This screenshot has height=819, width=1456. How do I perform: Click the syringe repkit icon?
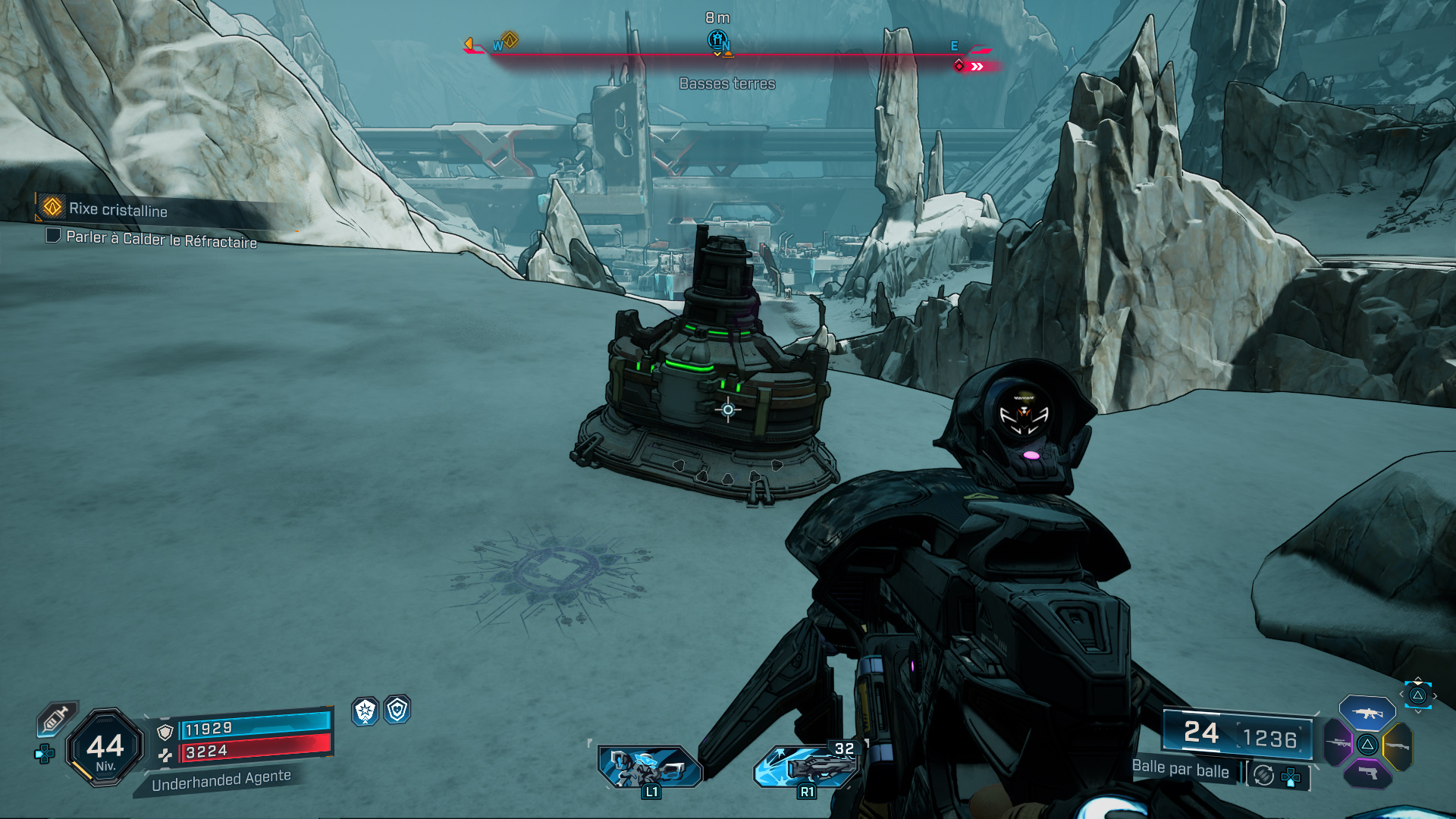[57, 717]
